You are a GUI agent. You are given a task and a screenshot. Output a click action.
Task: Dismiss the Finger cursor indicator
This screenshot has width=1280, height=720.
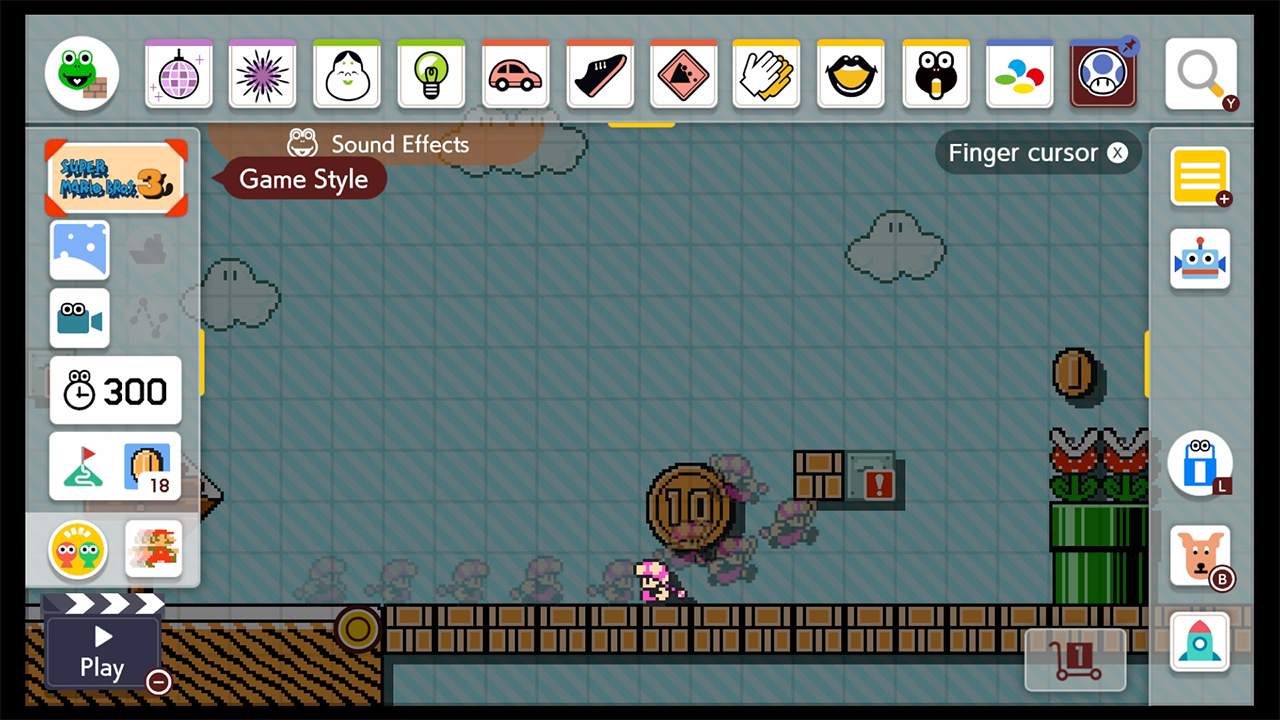click(1117, 152)
